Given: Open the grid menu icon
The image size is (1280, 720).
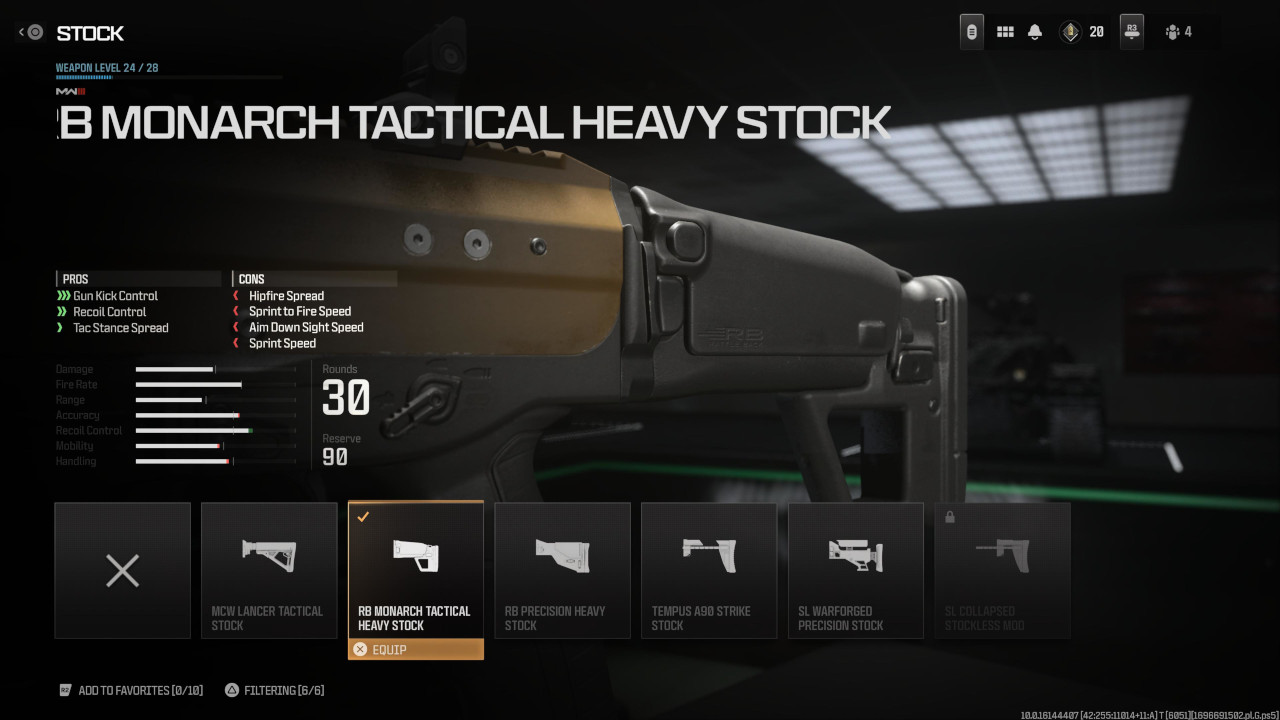Looking at the screenshot, I should click(1005, 32).
